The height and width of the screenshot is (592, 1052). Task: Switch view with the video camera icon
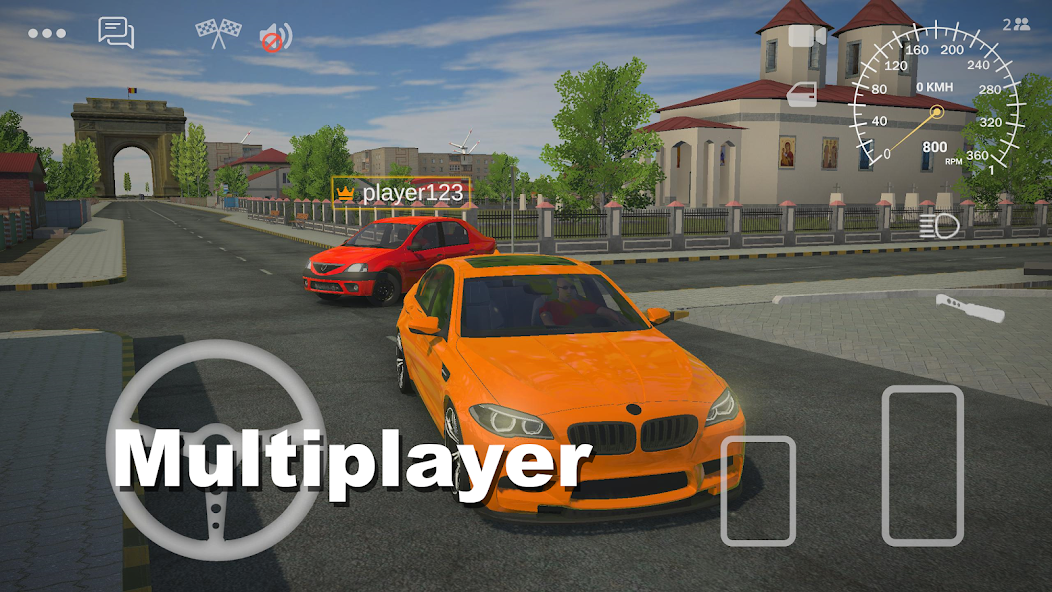pyautogui.click(x=807, y=36)
